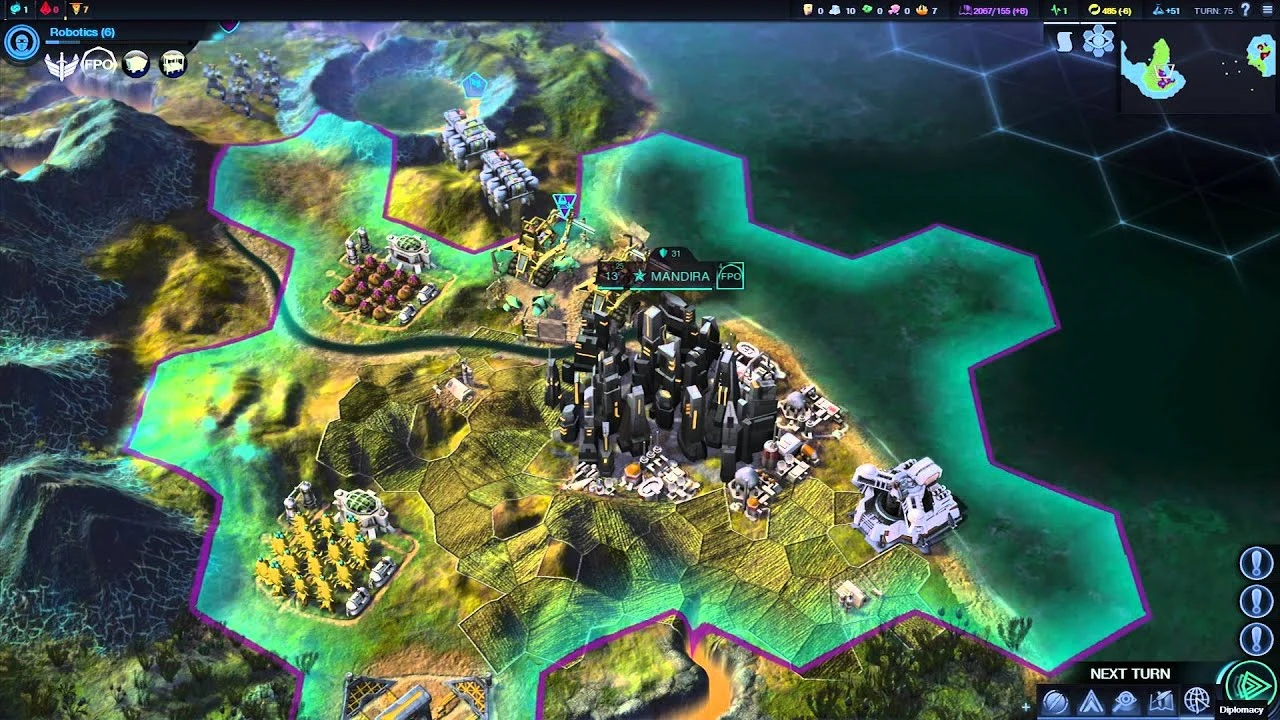Click the energy icon showing 485
The width and height of the screenshot is (1280, 720).
point(1093,12)
